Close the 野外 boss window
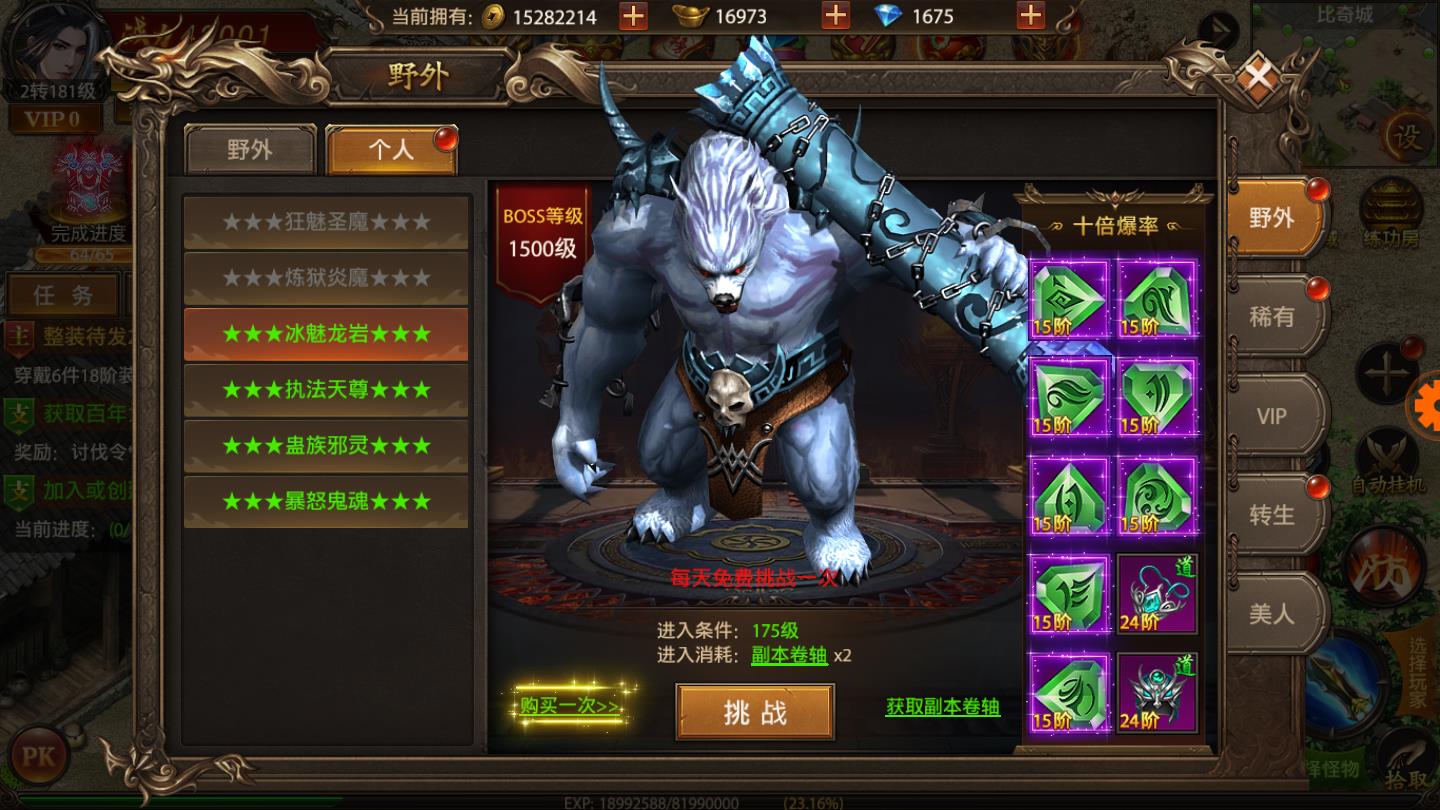Image resolution: width=1440 pixels, height=810 pixels. click(x=1259, y=77)
